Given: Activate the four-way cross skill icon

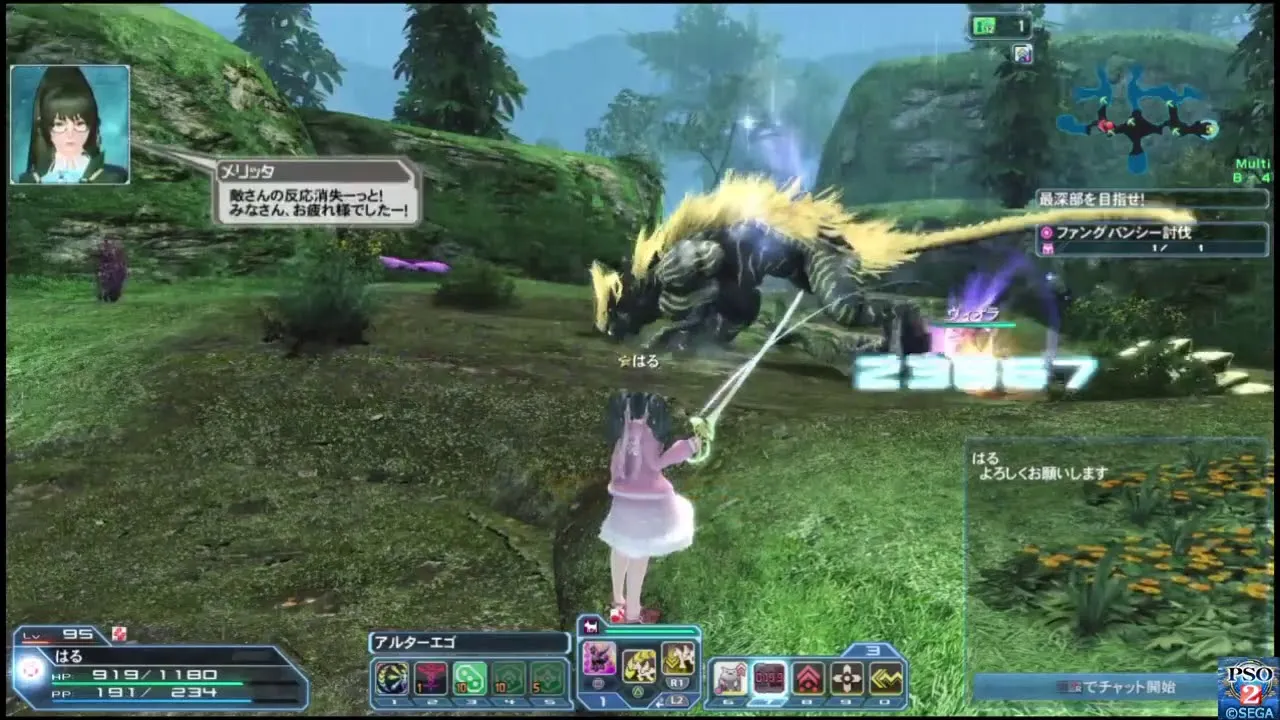Looking at the screenshot, I should pyautogui.click(x=847, y=679).
